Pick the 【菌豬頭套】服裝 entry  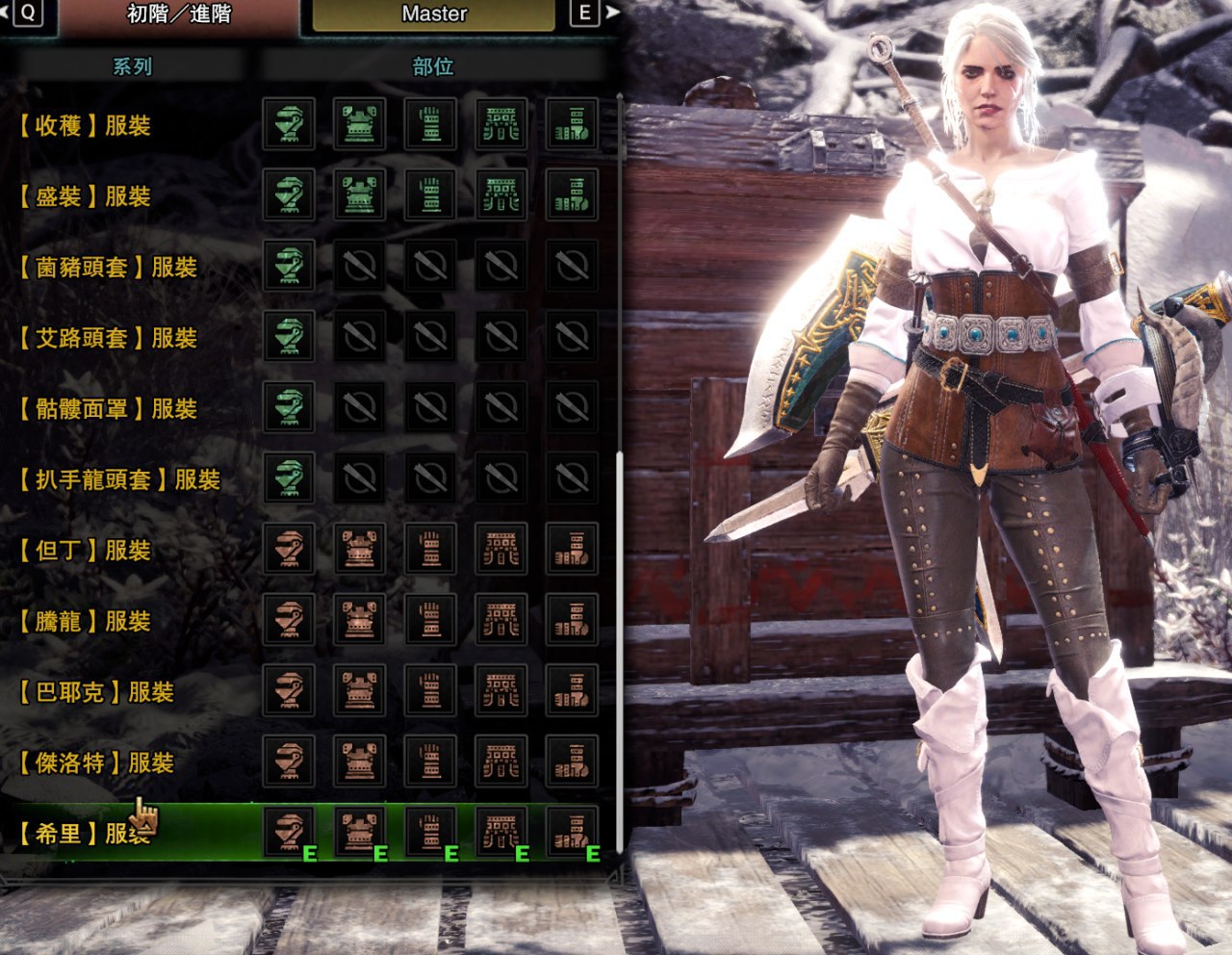click(x=108, y=268)
